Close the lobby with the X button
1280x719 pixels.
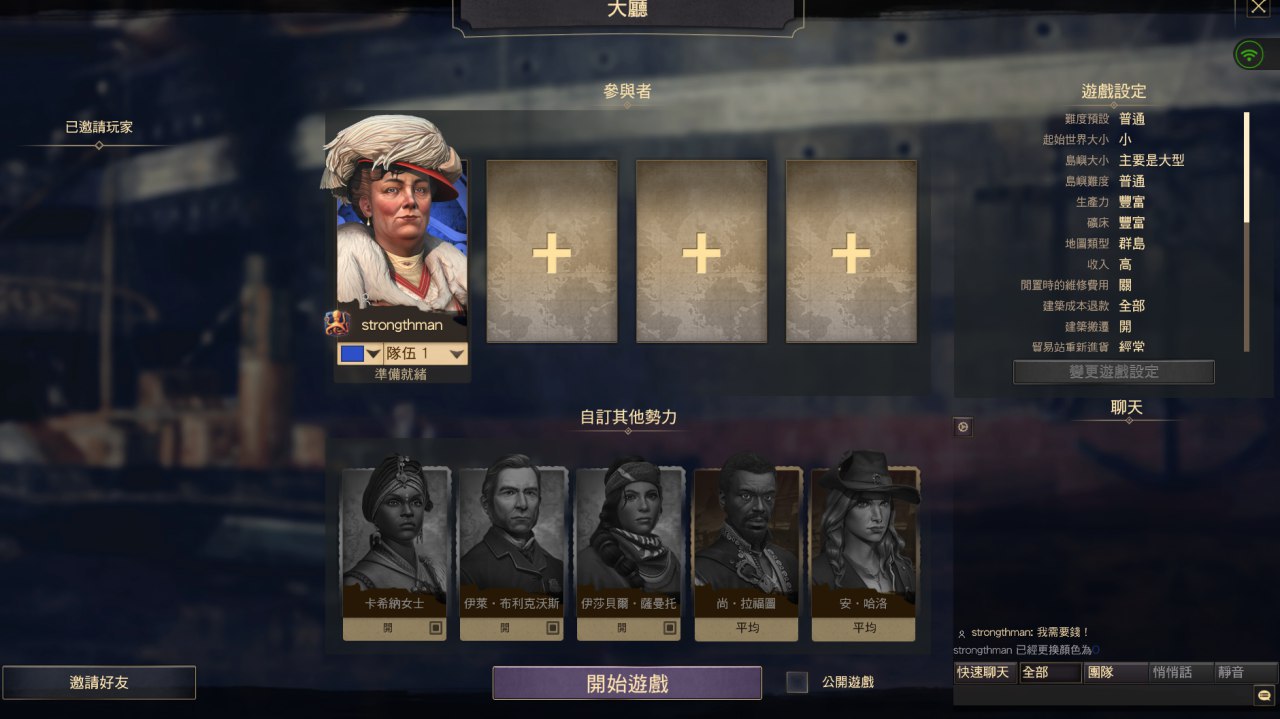(1258, 7)
